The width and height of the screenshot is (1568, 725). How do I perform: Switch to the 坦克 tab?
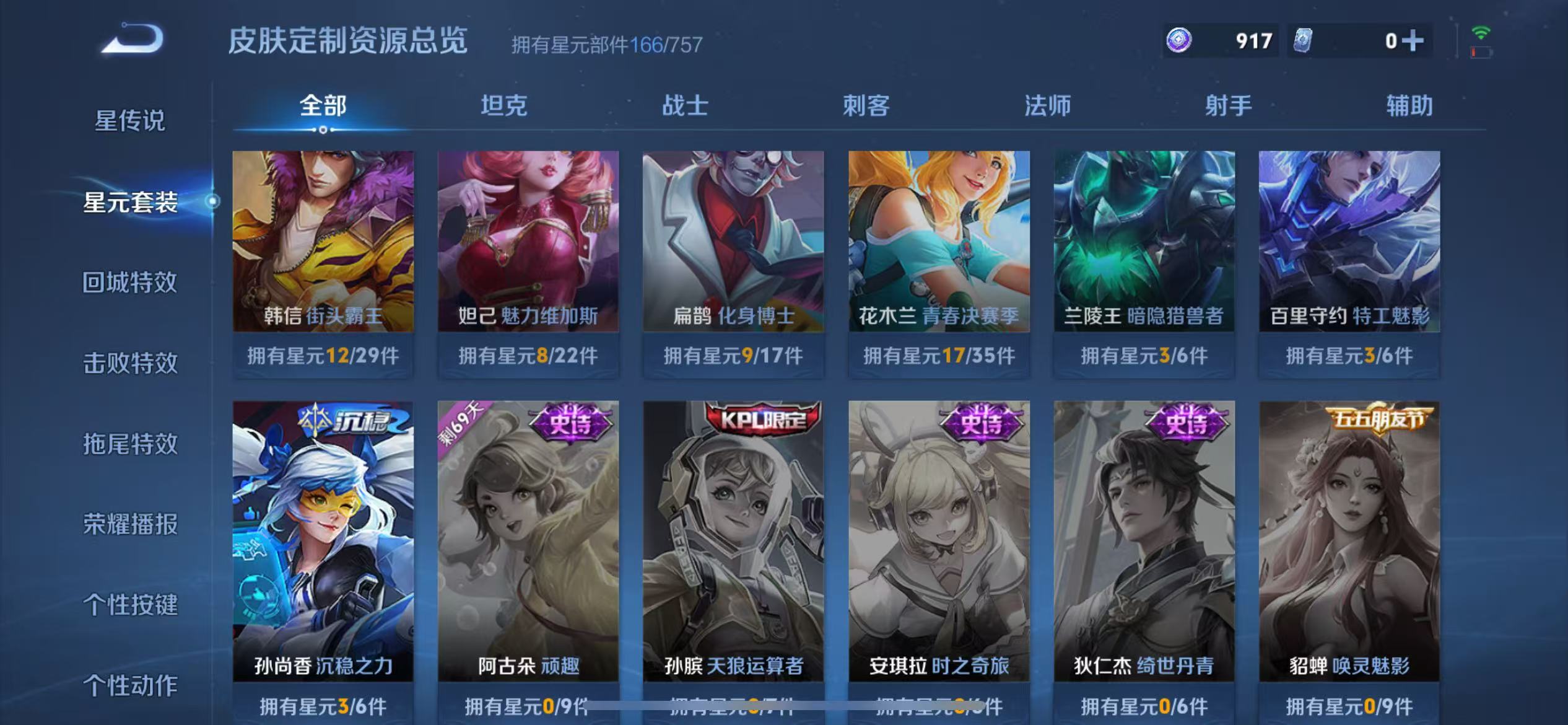[505, 106]
